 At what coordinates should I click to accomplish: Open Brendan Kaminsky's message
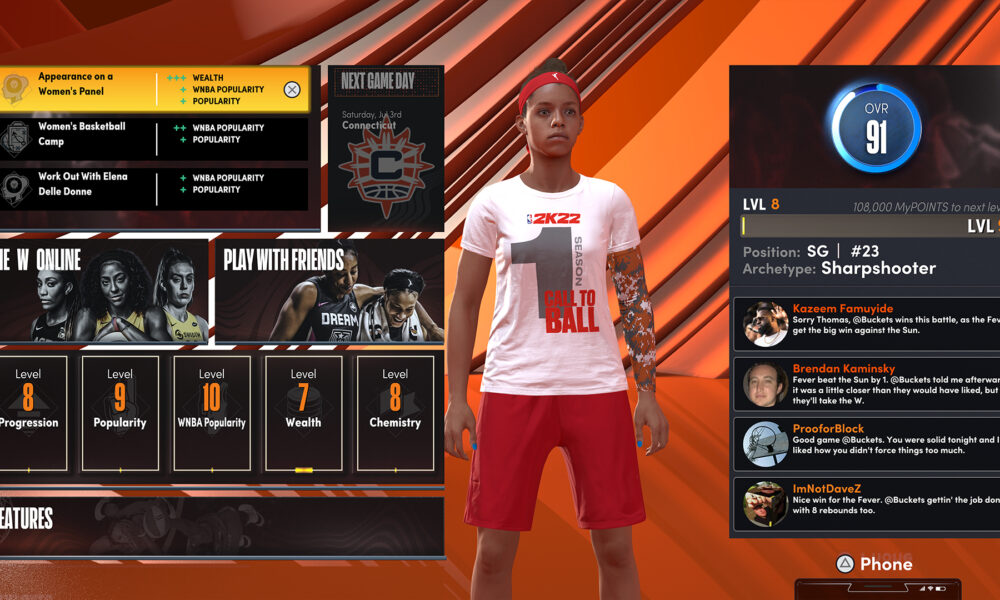tap(866, 384)
